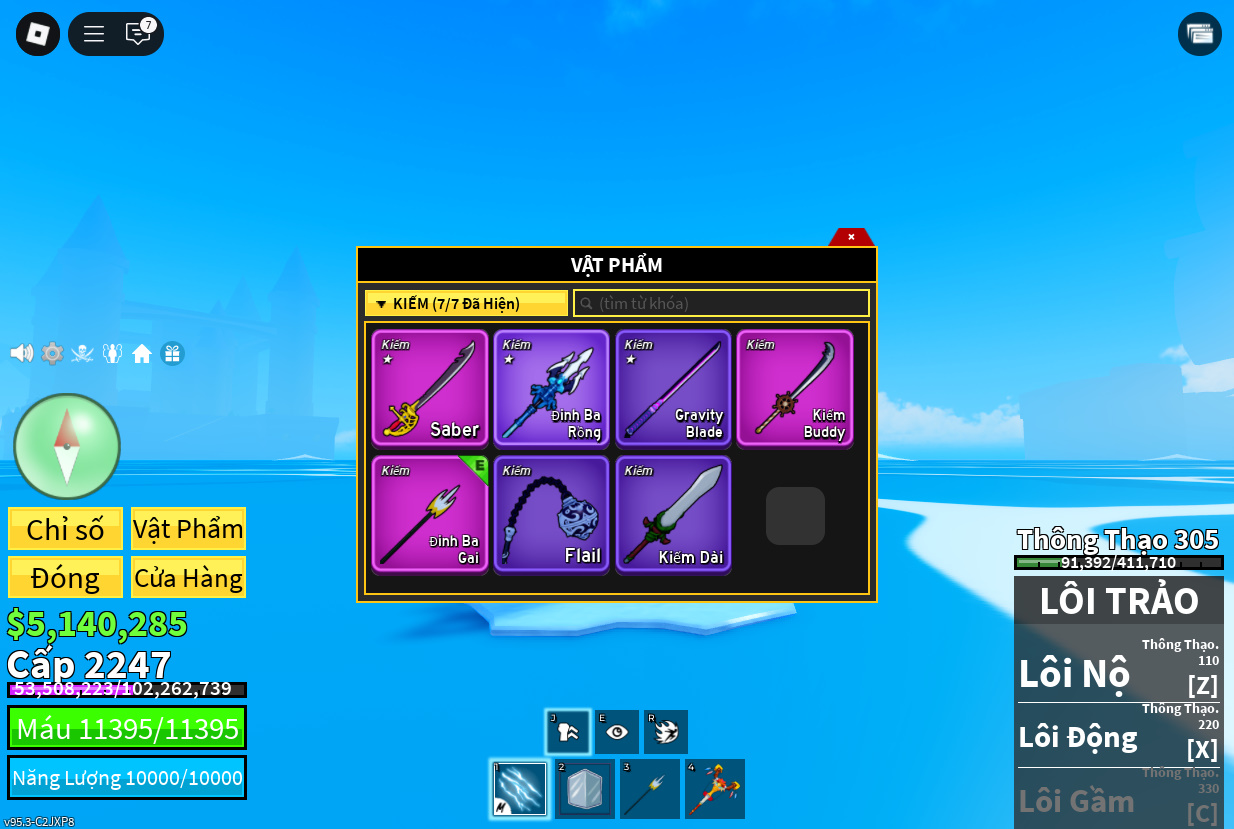
Task: Open the gift box rewards icon
Action: [172, 353]
